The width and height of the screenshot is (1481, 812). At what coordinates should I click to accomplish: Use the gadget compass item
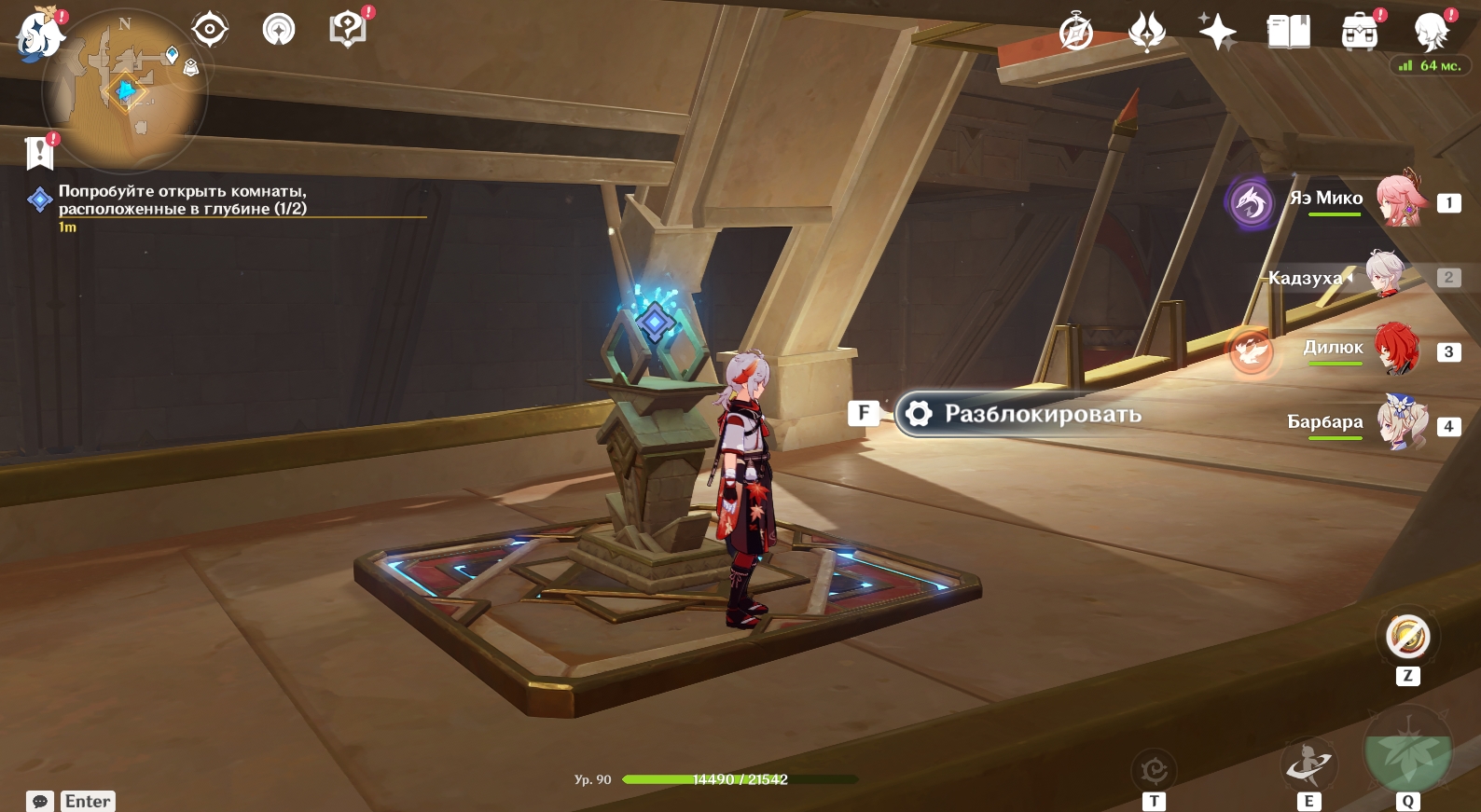pos(1407,638)
